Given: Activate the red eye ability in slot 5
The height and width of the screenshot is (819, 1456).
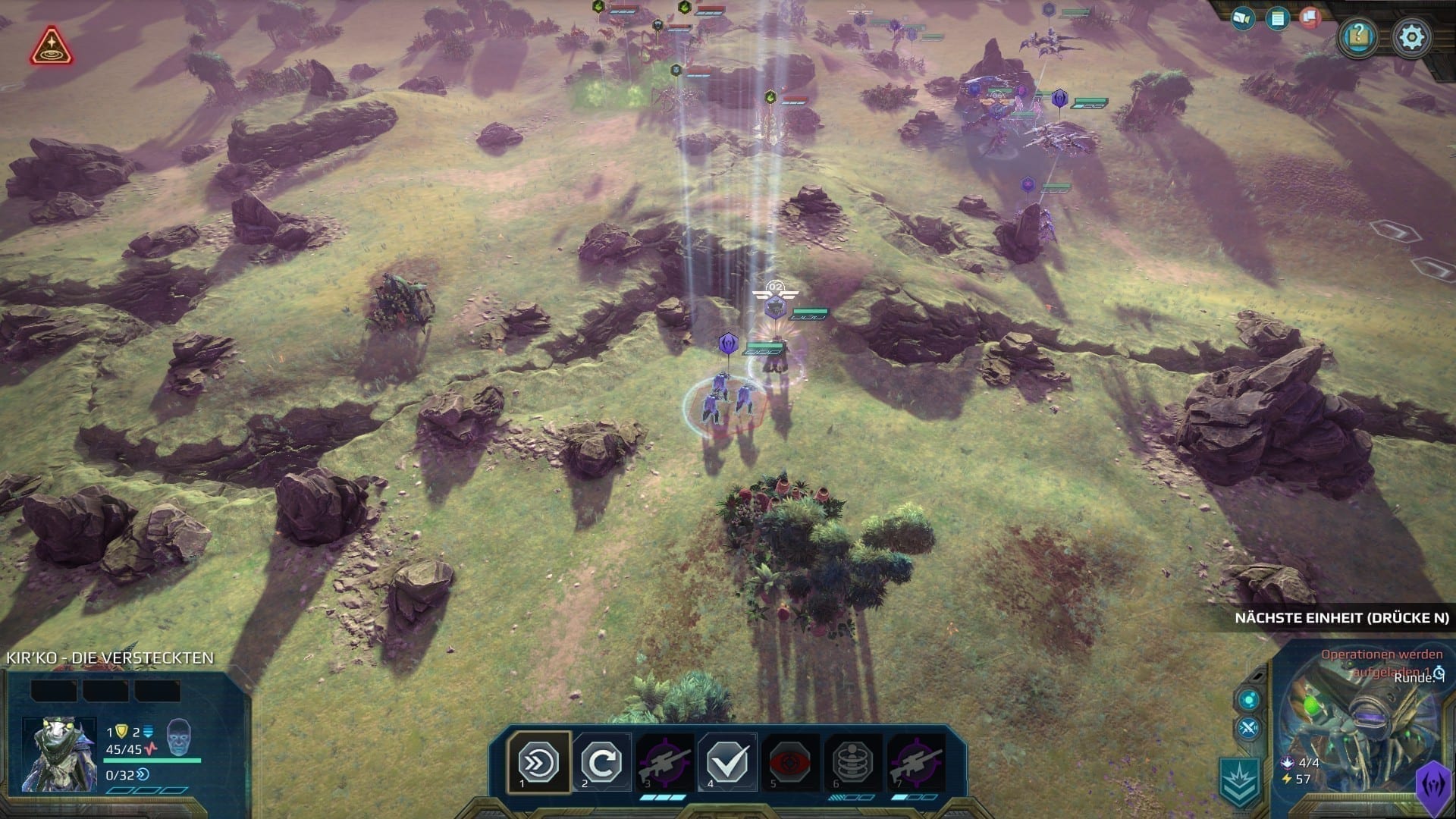Looking at the screenshot, I should pos(790,761).
